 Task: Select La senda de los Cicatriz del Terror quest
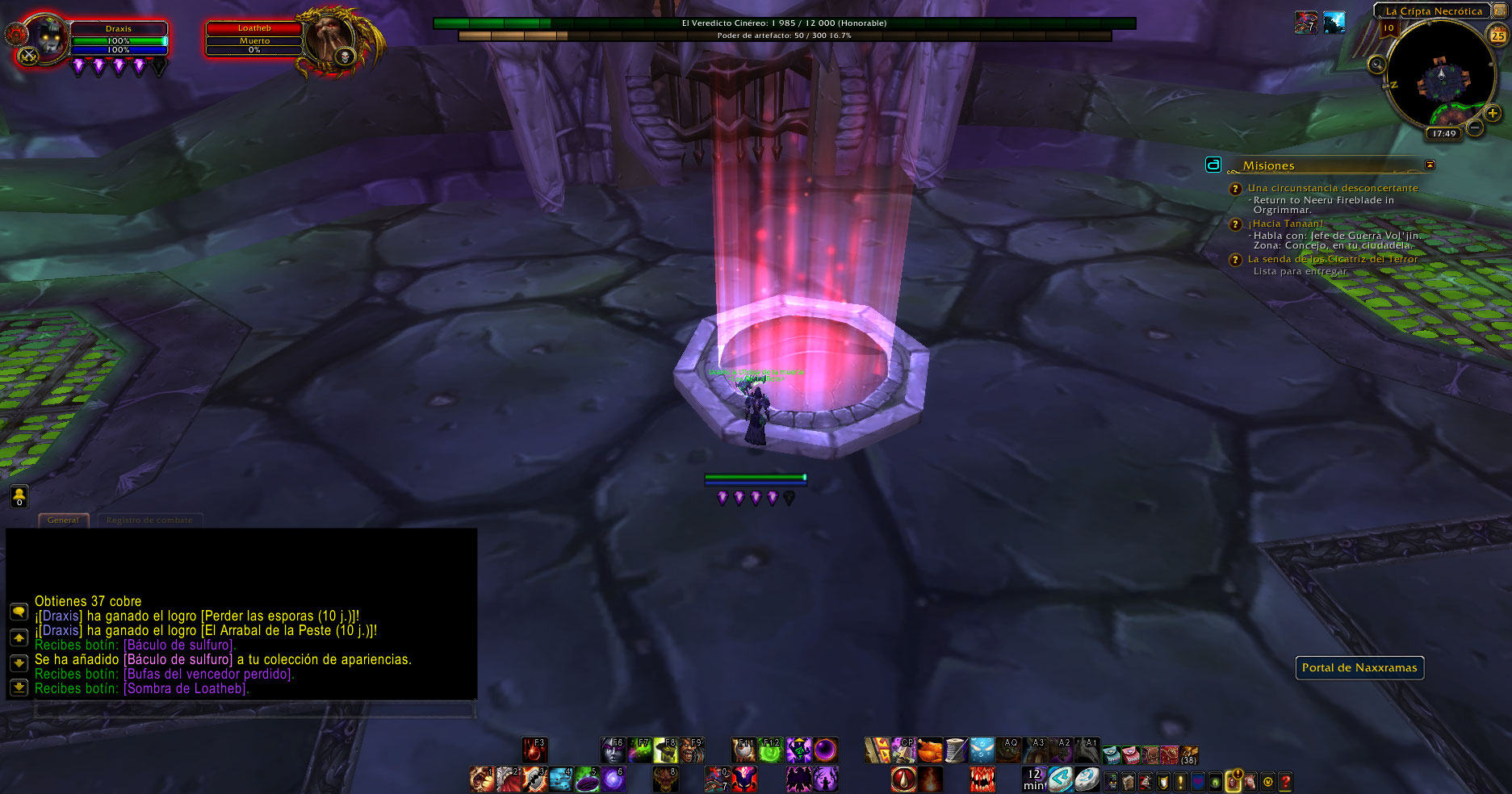(1332, 259)
